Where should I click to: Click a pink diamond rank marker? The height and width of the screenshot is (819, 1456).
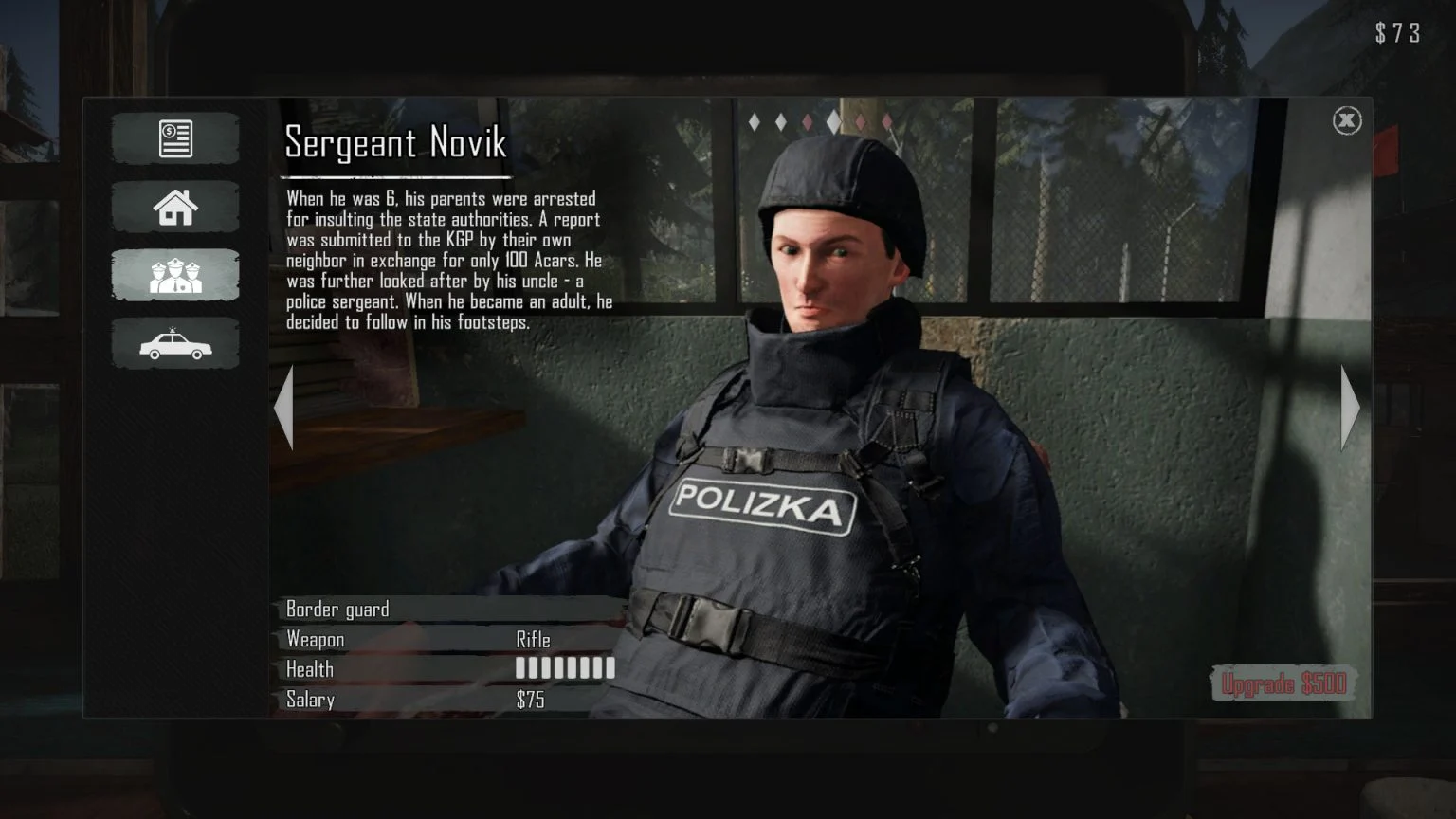click(808, 121)
